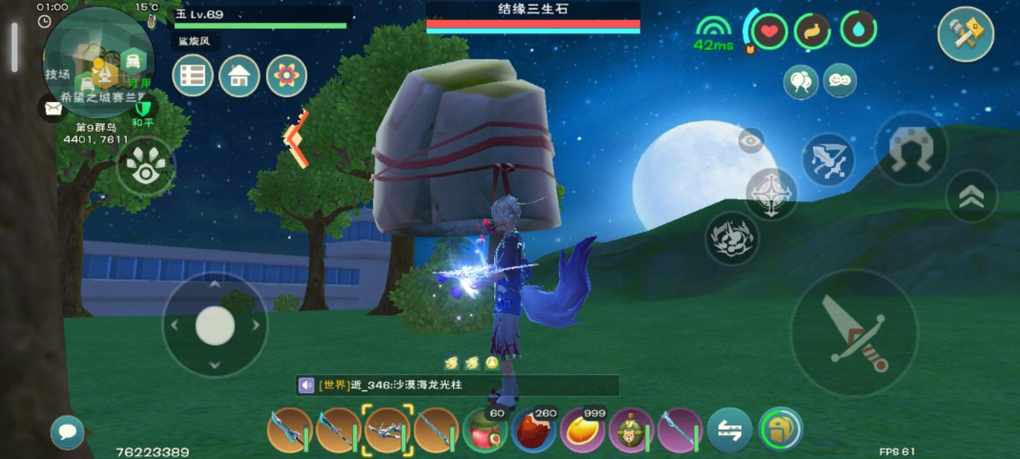Screen dimensions: 1020x459
Task: Tap the house home button
Action: (x=240, y=76)
